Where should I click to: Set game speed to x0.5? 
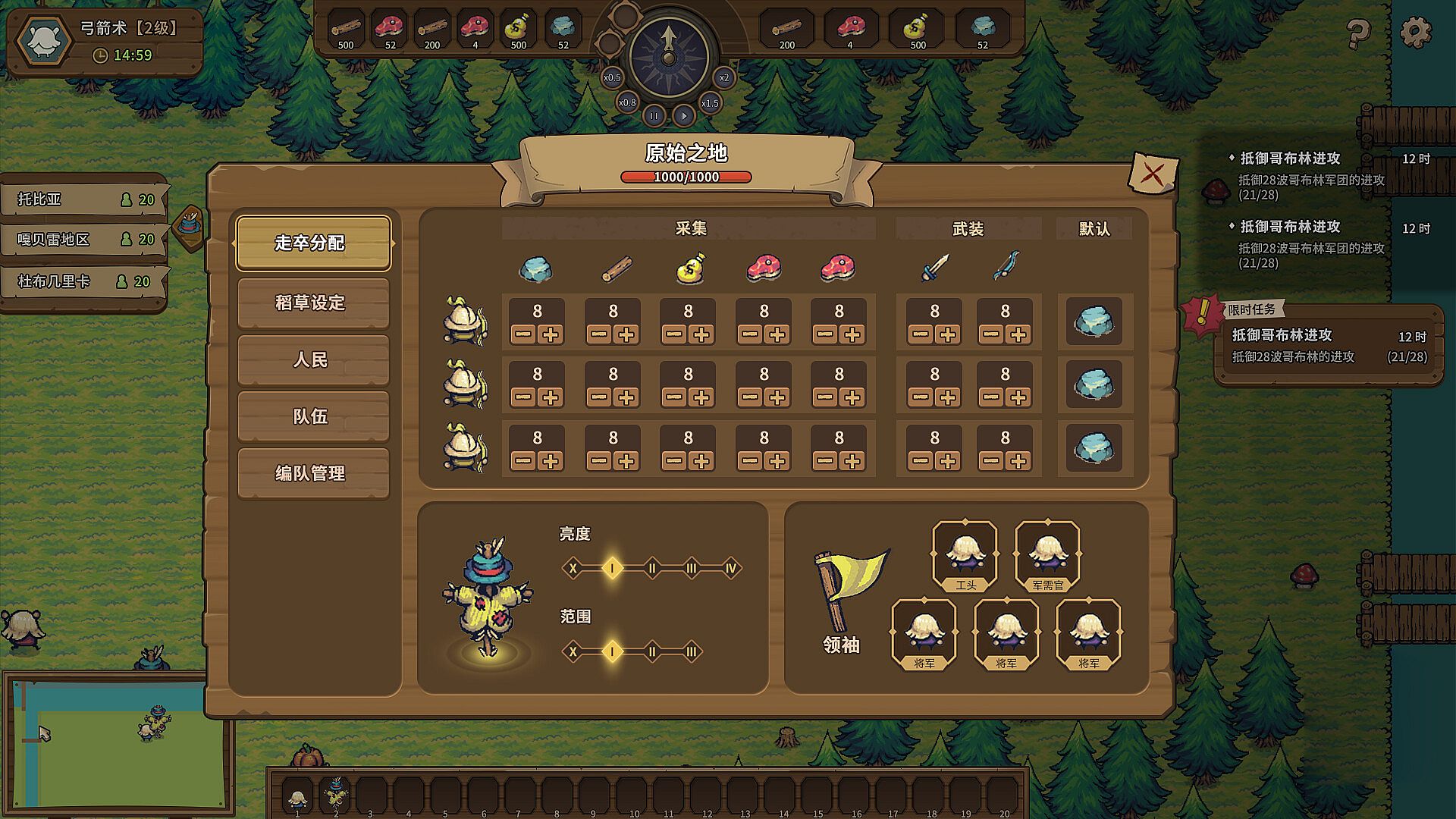(x=612, y=77)
